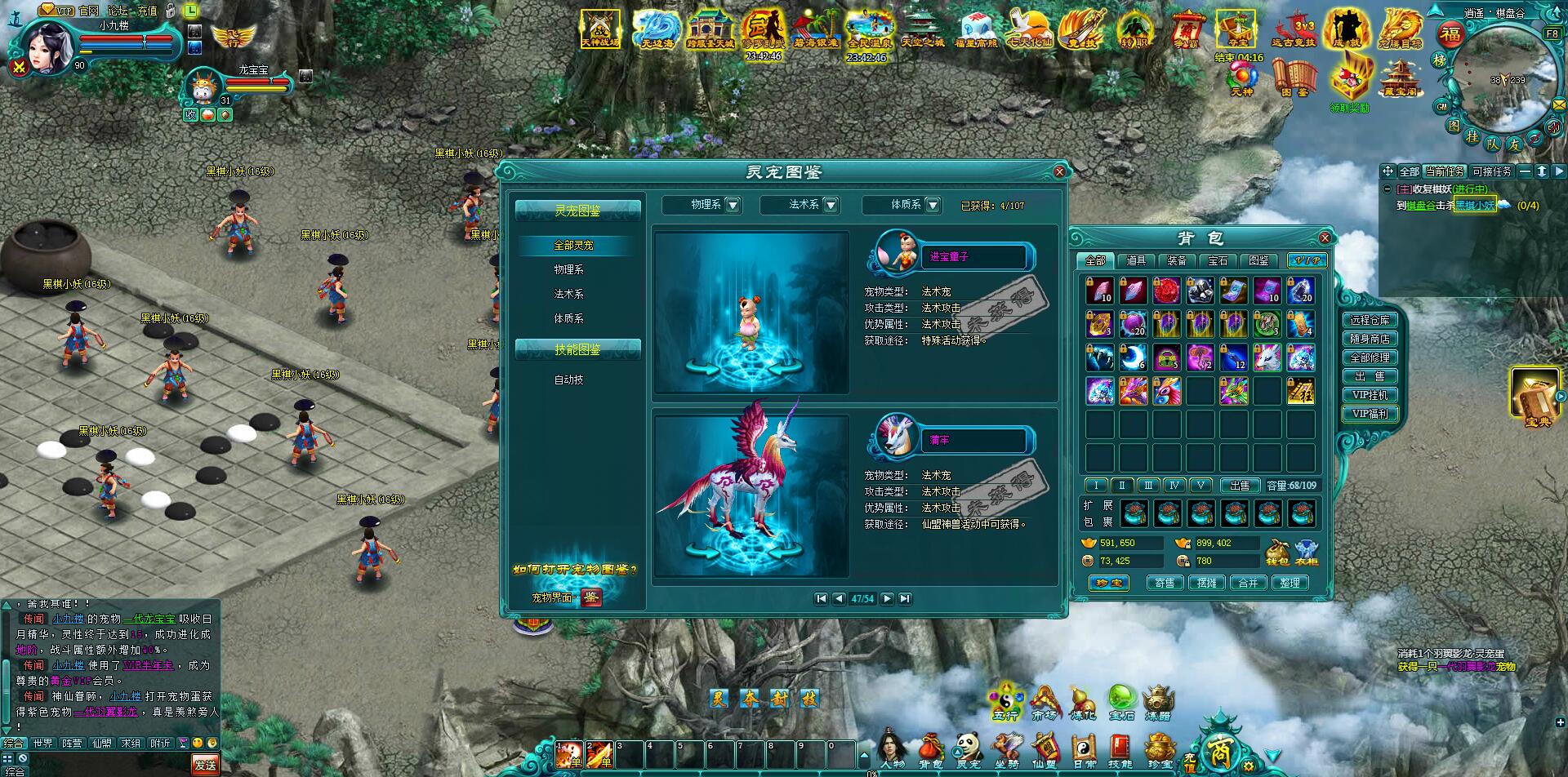This screenshot has height=777, width=1568.
Task: Open the 远程仓库 remote warehouse
Action: click(1370, 320)
